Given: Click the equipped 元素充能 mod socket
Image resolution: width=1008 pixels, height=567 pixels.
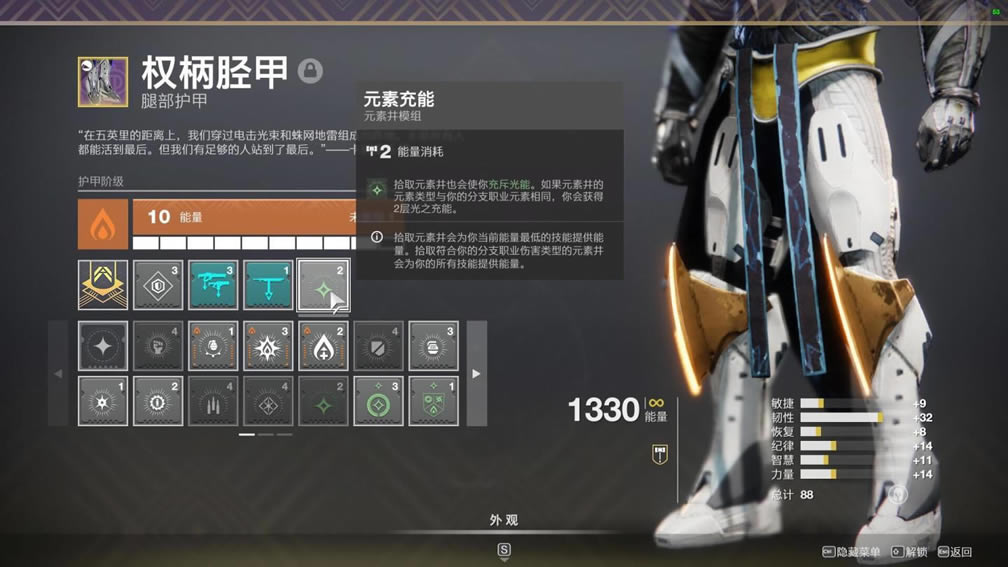Looking at the screenshot, I should pyautogui.click(x=323, y=285).
